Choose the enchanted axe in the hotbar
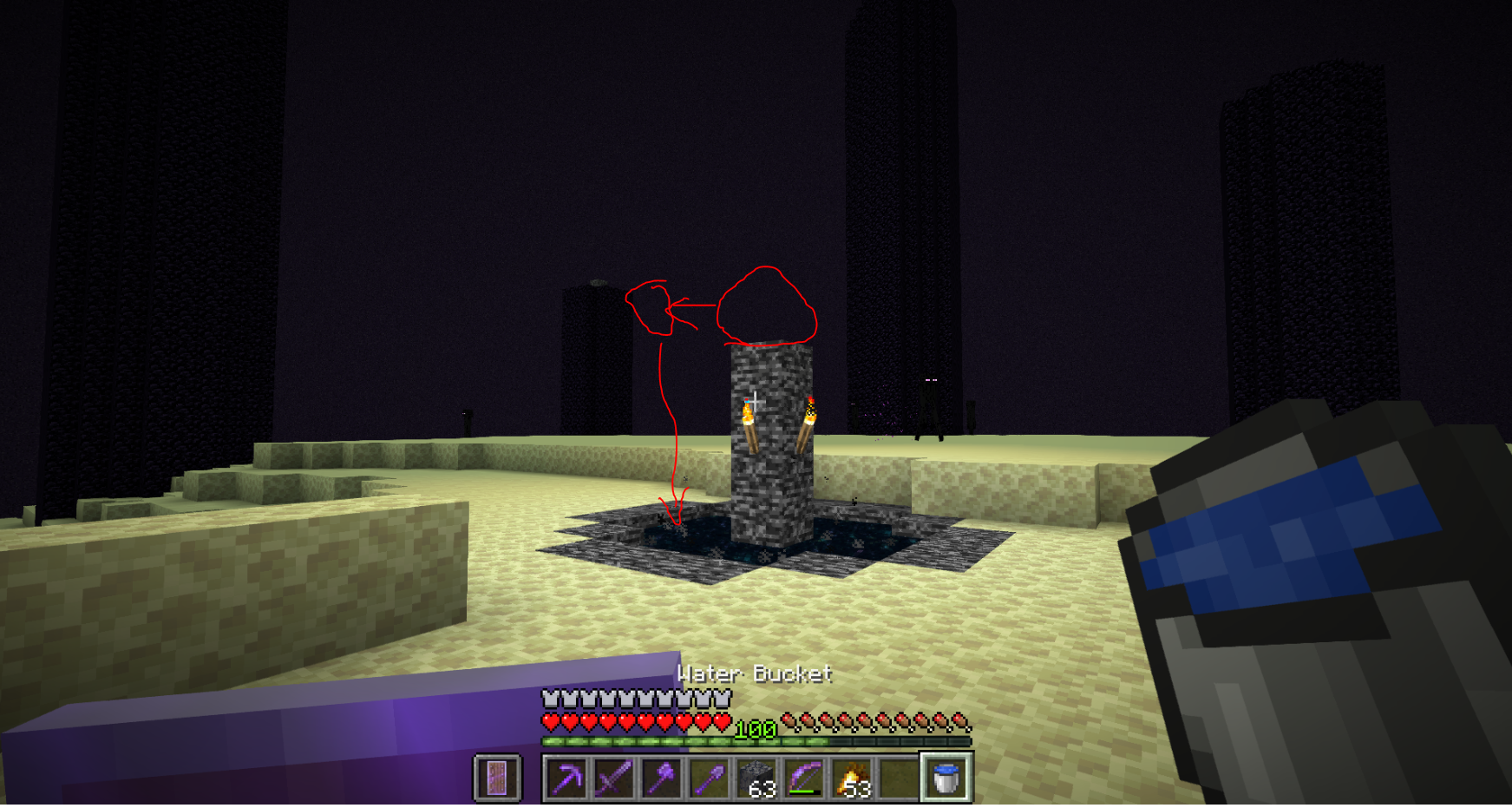Image resolution: width=1512 pixels, height=808 pixels. (662, 778)
